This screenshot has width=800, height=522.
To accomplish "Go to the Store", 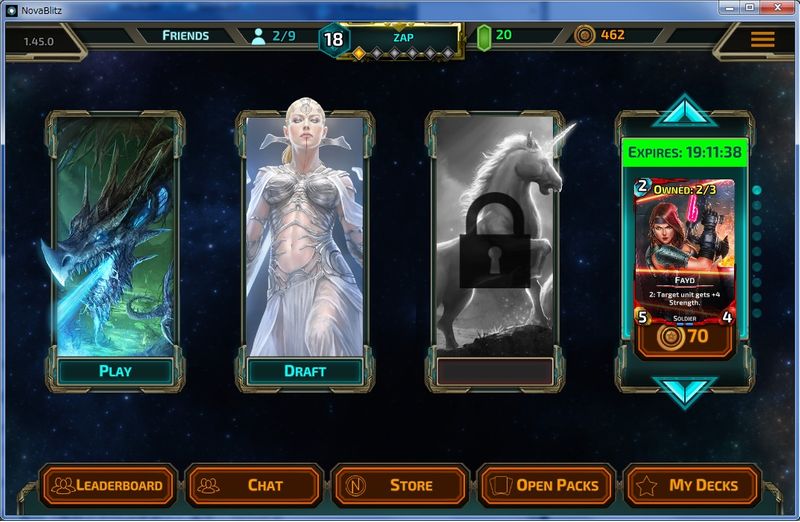I will pos(400,486).
